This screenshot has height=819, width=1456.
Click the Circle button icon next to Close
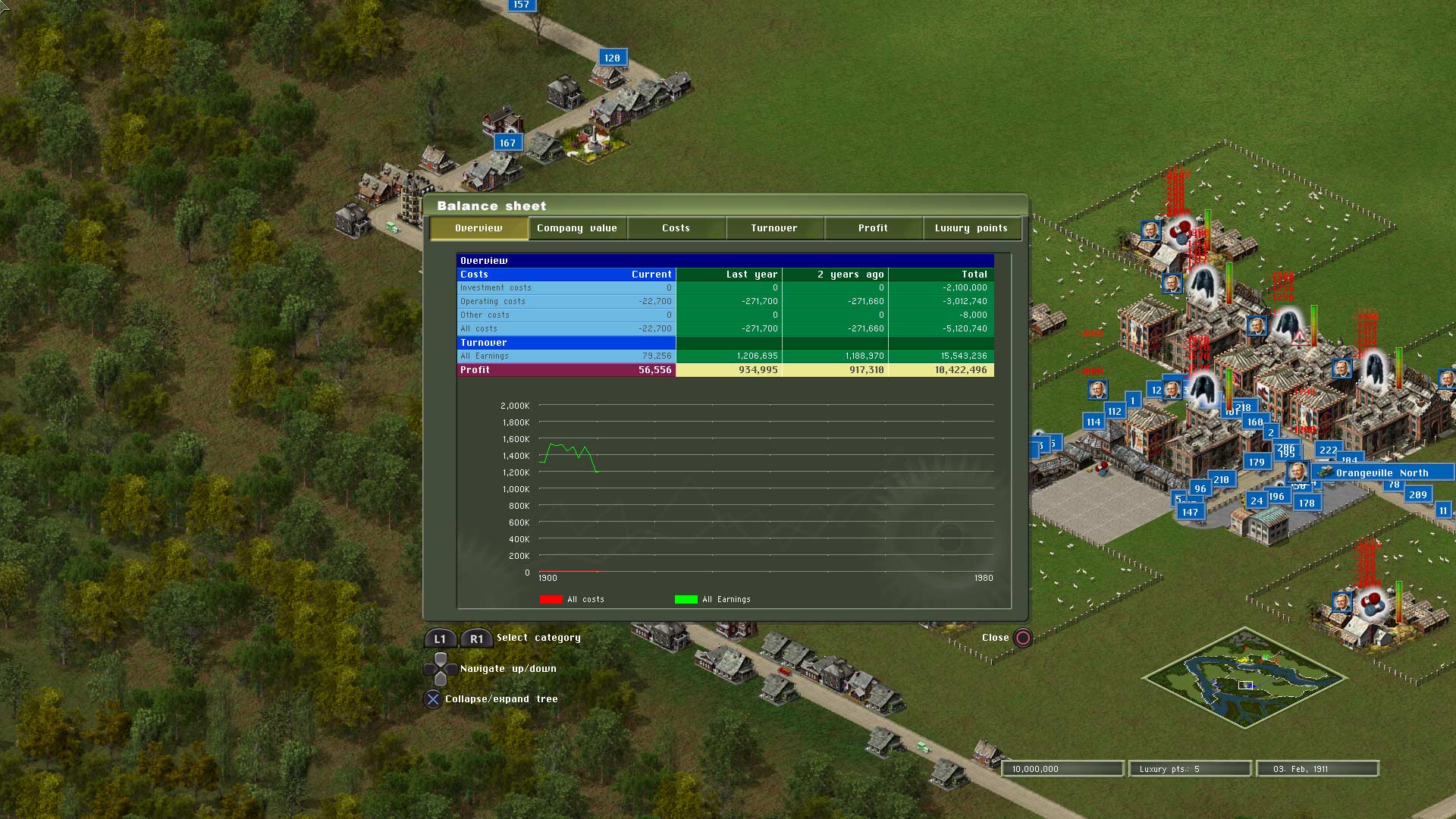tap(1023, 638)
